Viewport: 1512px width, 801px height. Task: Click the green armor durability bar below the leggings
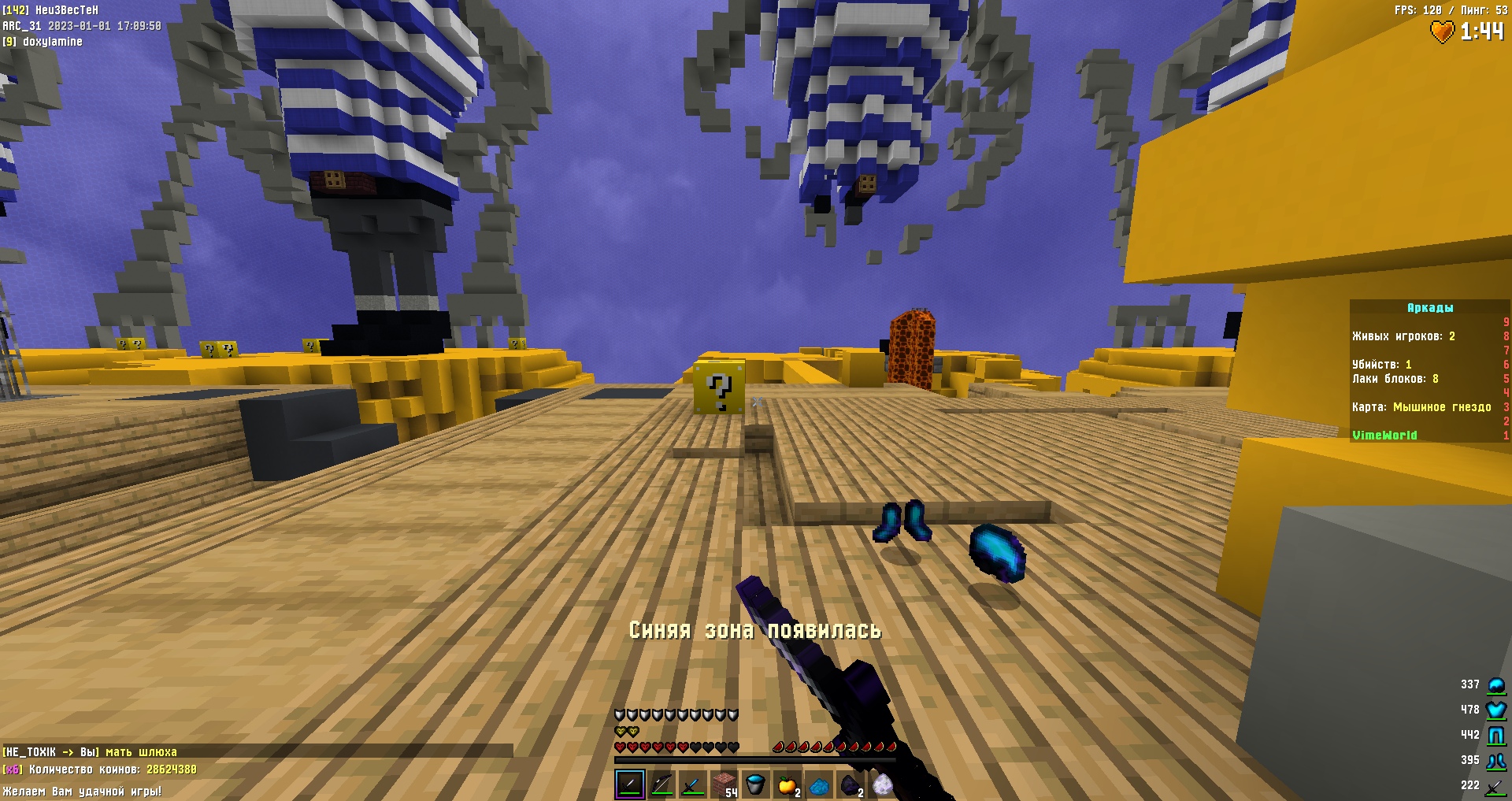[x=1495, y=744]
